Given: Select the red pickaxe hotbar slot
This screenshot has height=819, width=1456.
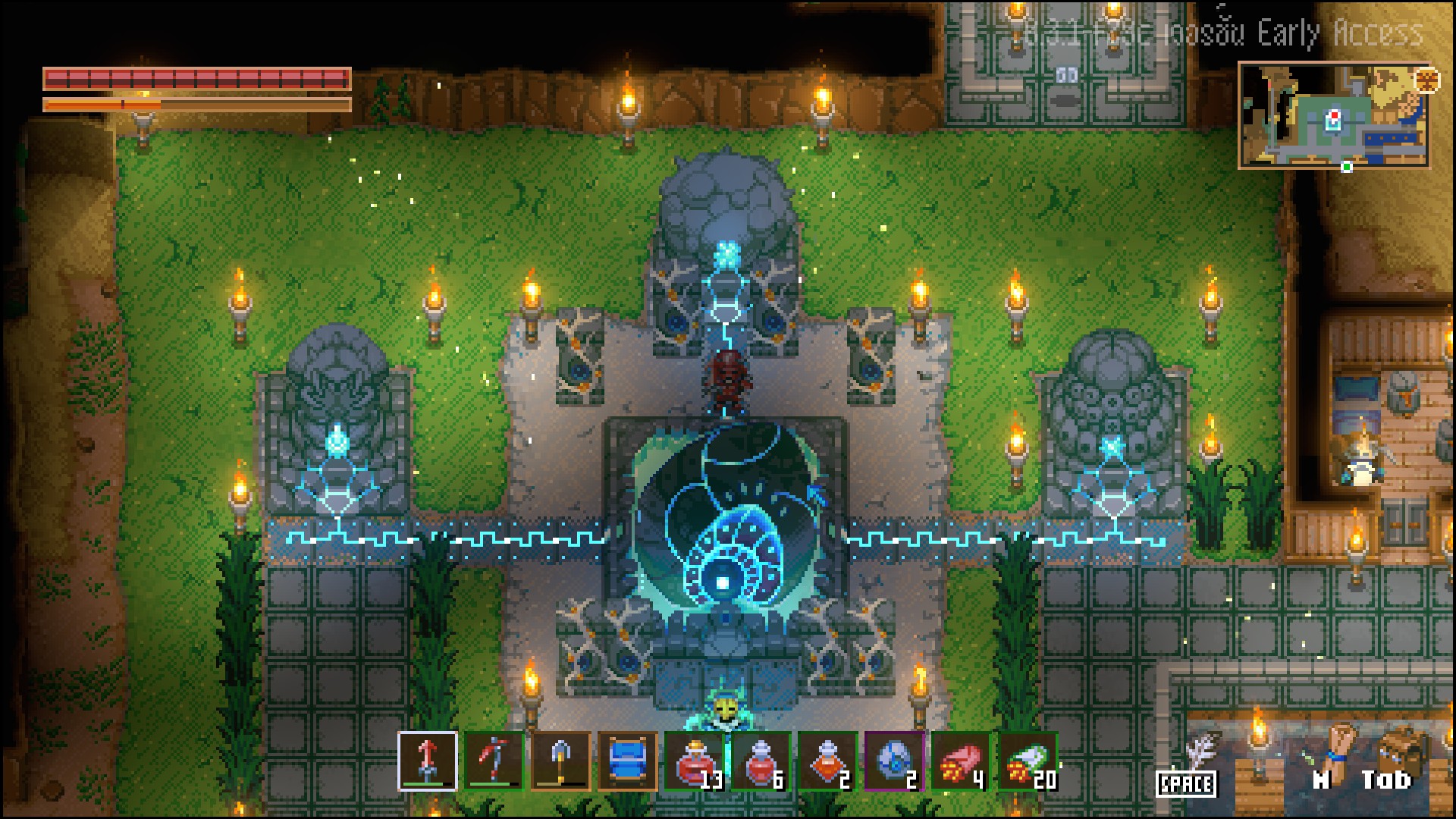Looking at the screenshot, I should (494, 761).
